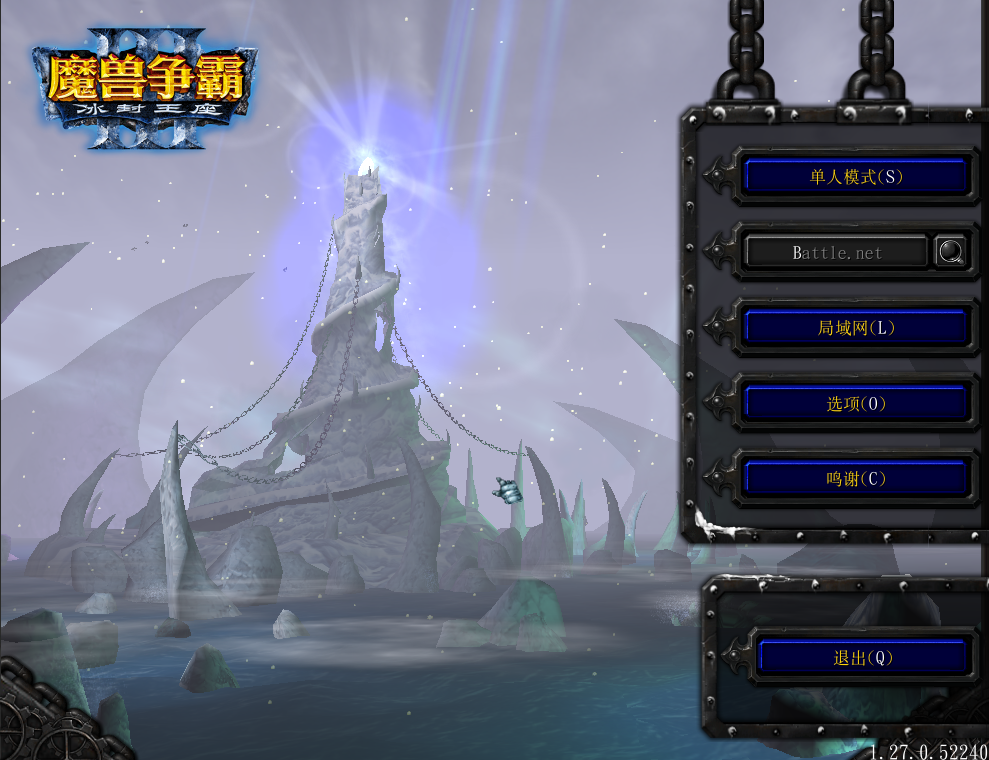Click the greyed Battle.net button
Screen dimensions: 989x760
(836, 252)
